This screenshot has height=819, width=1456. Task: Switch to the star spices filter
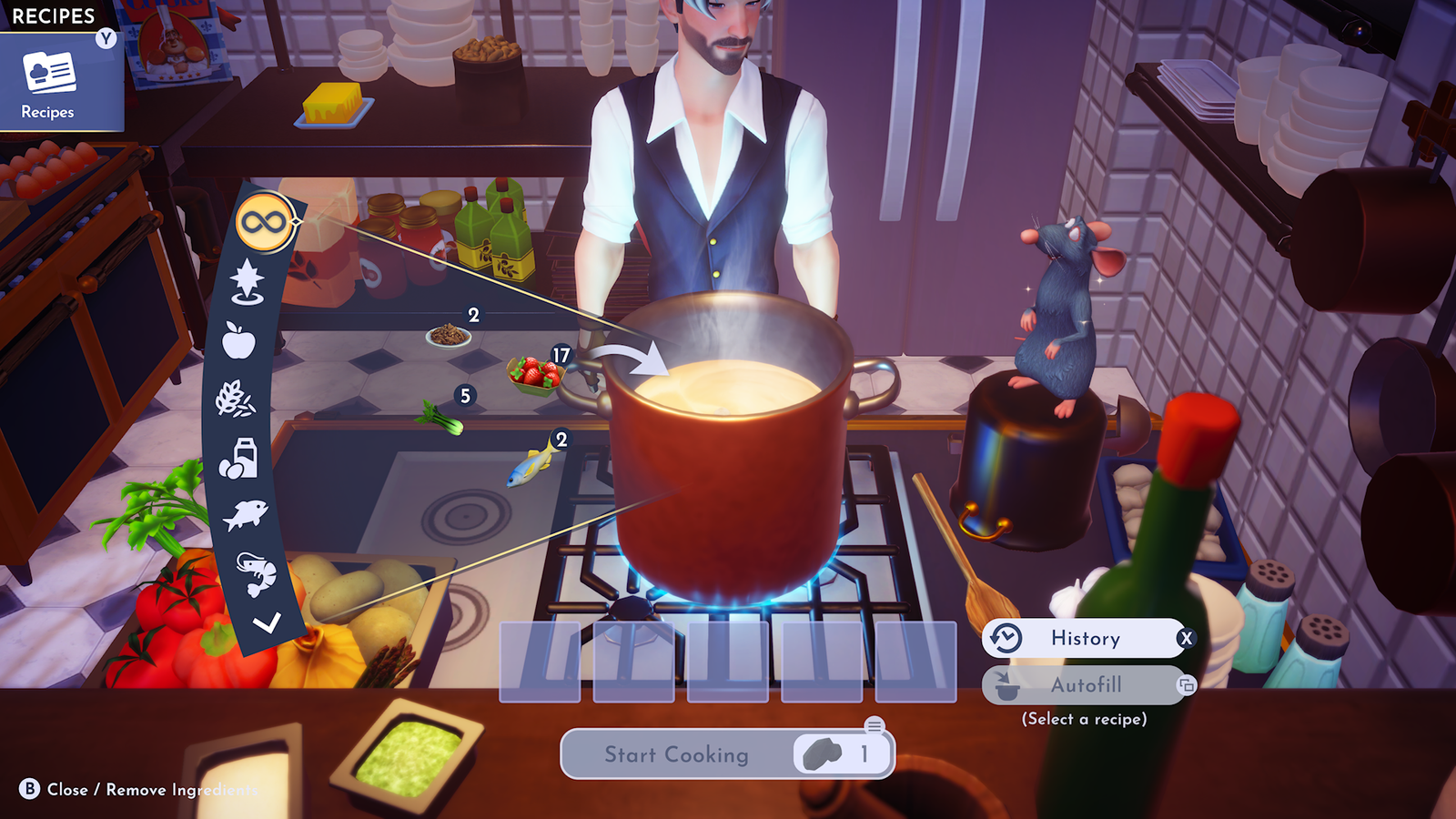pyautogui.click(x=247, y=281)
